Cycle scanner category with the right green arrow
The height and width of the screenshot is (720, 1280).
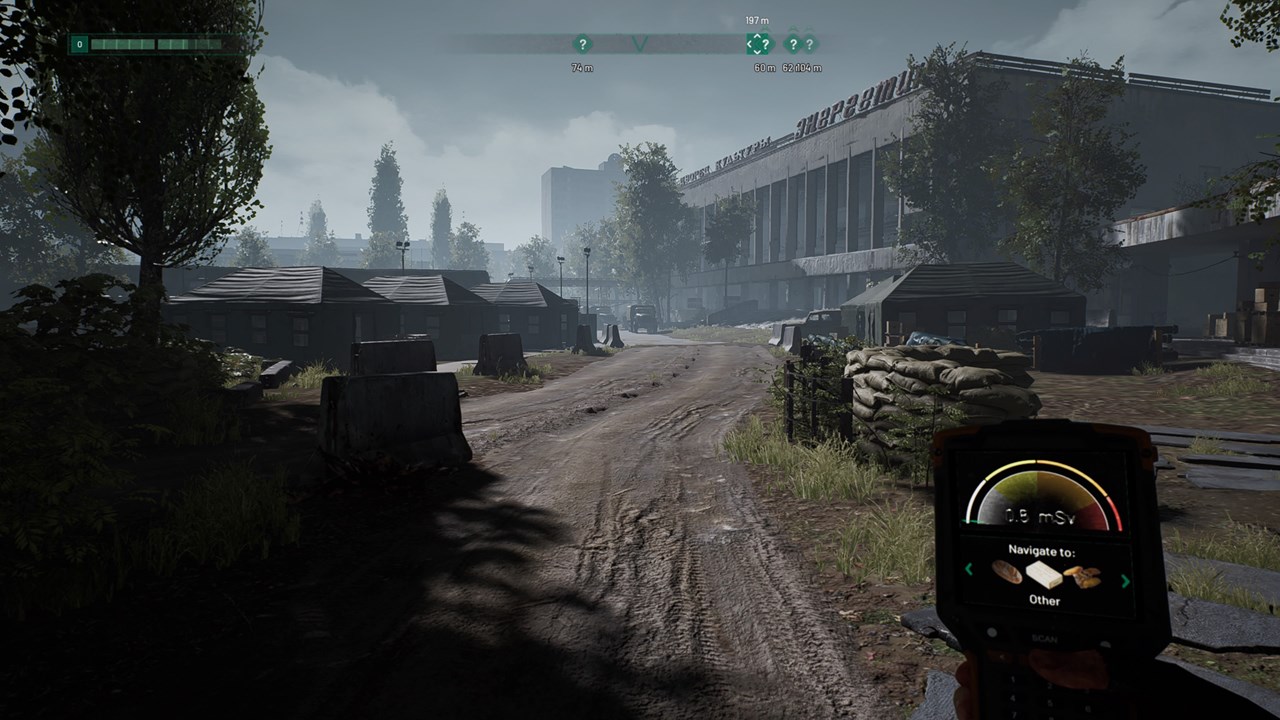[1126, 580]
